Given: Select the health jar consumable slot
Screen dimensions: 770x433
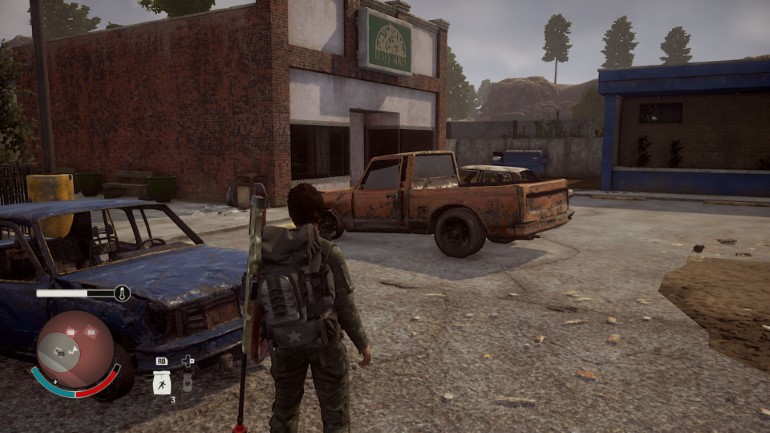Looking at the screenshot, I should pyautogui.click(x=187, y=381).
